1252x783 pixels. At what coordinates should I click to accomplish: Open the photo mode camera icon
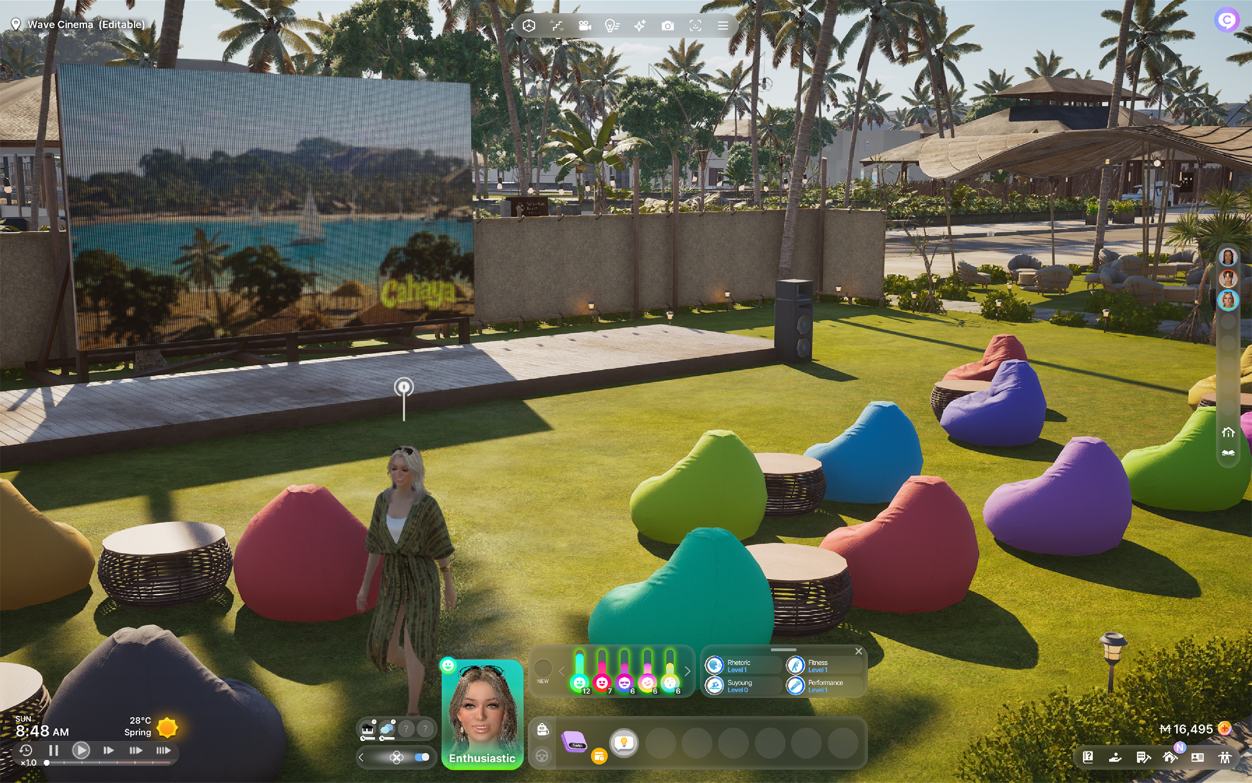(668, 26)
